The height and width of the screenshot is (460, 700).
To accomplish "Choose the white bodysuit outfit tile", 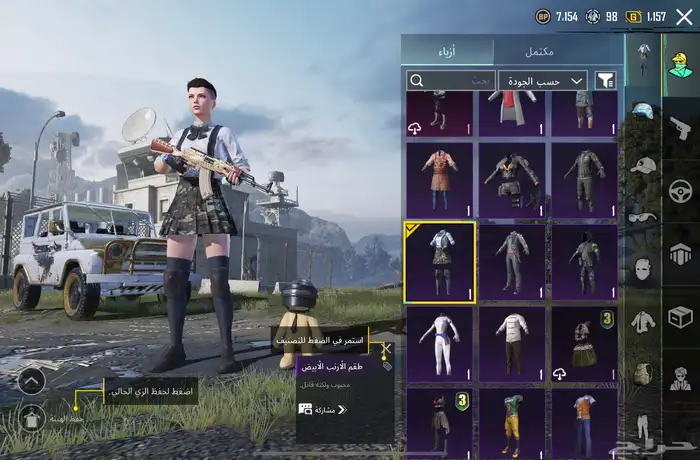I will [440, 343].
